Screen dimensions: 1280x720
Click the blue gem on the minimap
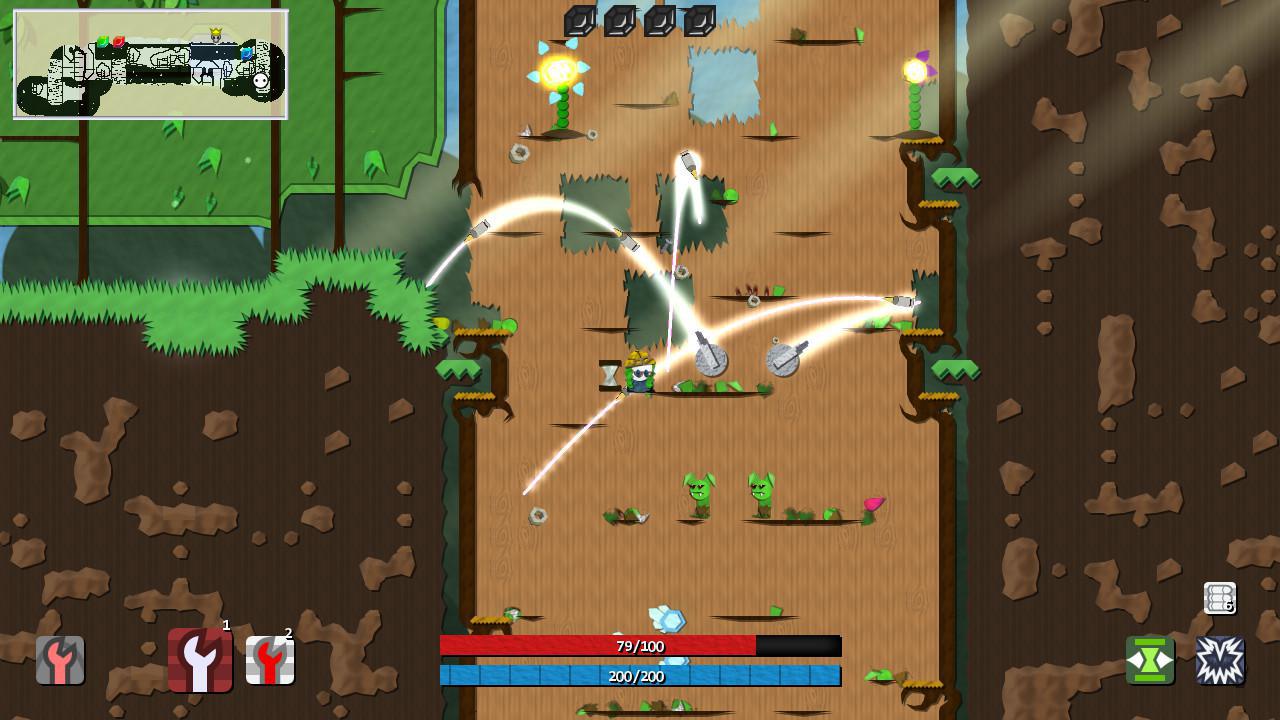pos(246,54)
